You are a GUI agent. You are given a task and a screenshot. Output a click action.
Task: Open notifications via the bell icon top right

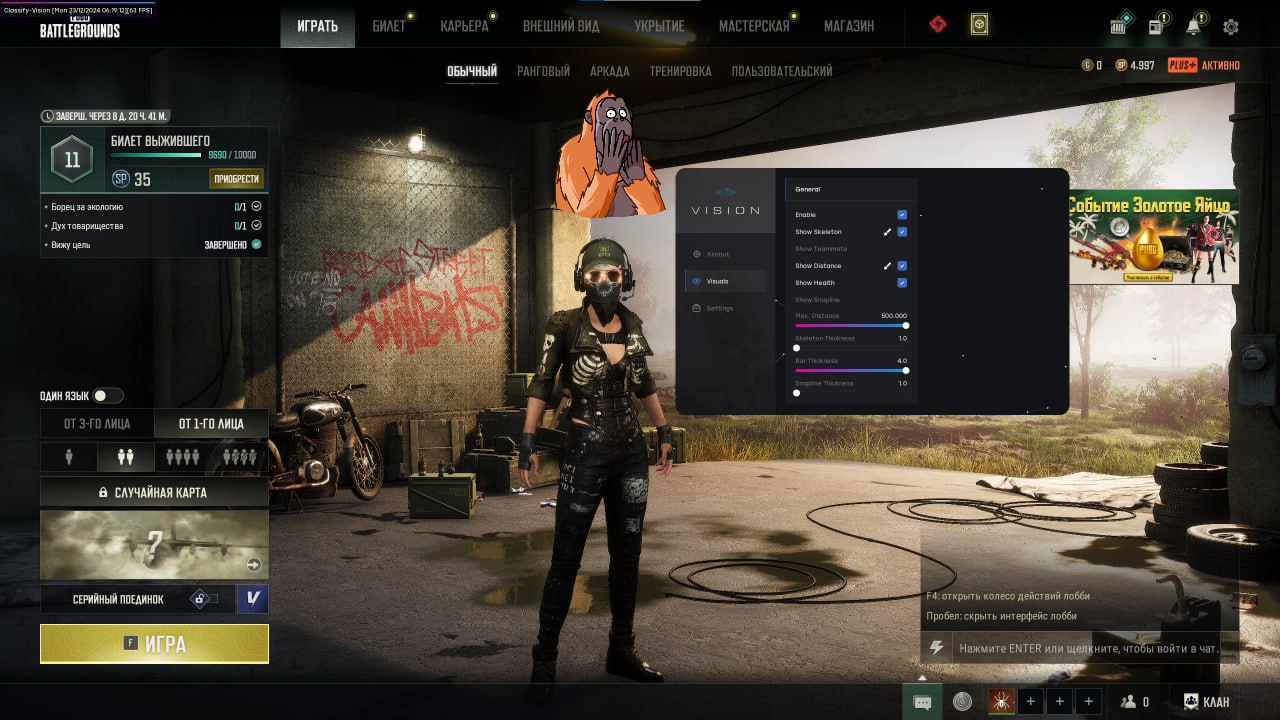coord(1193,27)
